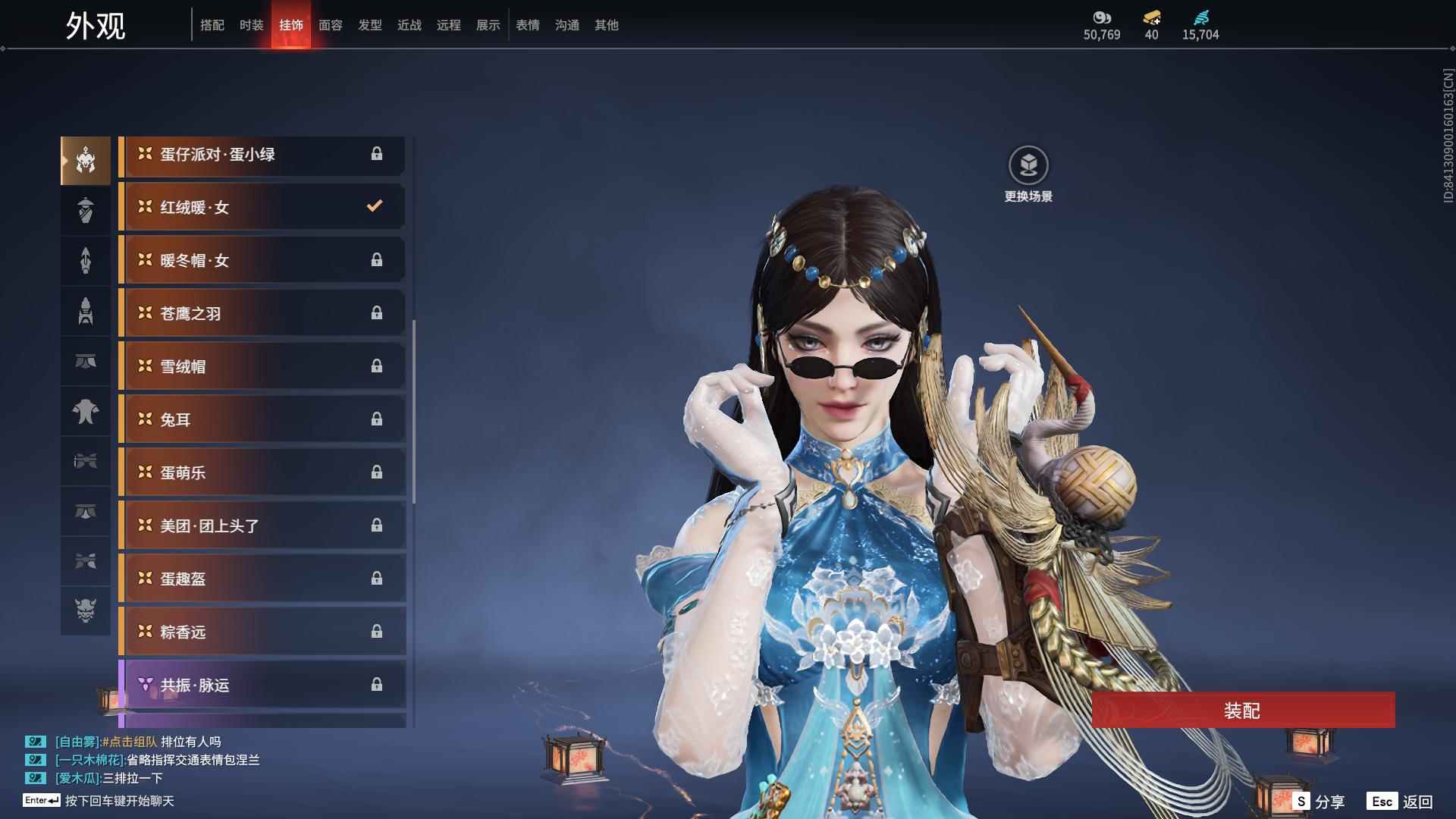Screen dimensions: 1456x819
Task: Click the 更换场景 scene change icon
Action: pyautogui.click(x=1028, y=165)
